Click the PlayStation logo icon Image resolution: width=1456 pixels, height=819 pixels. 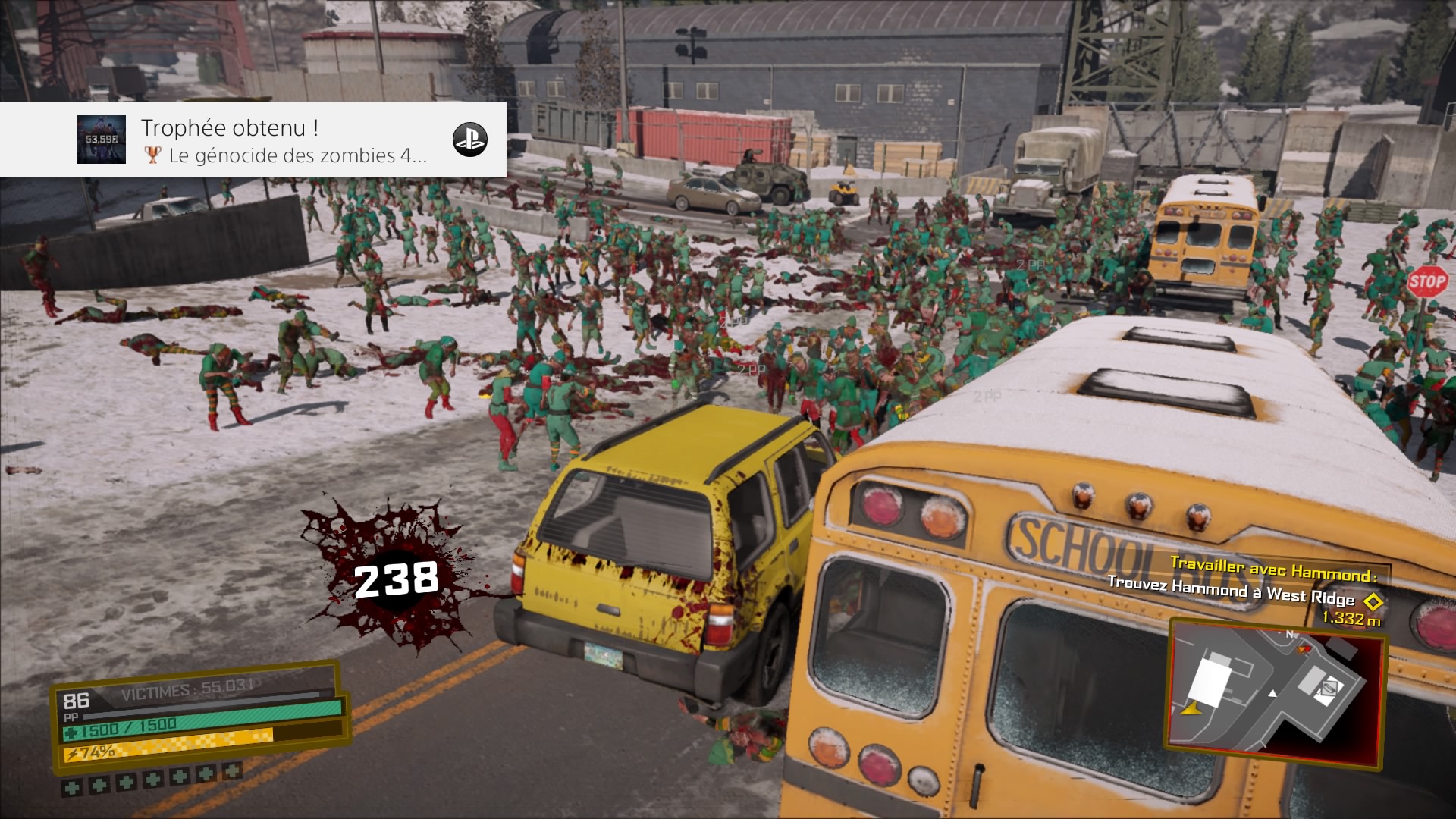(x=469, y=140)
